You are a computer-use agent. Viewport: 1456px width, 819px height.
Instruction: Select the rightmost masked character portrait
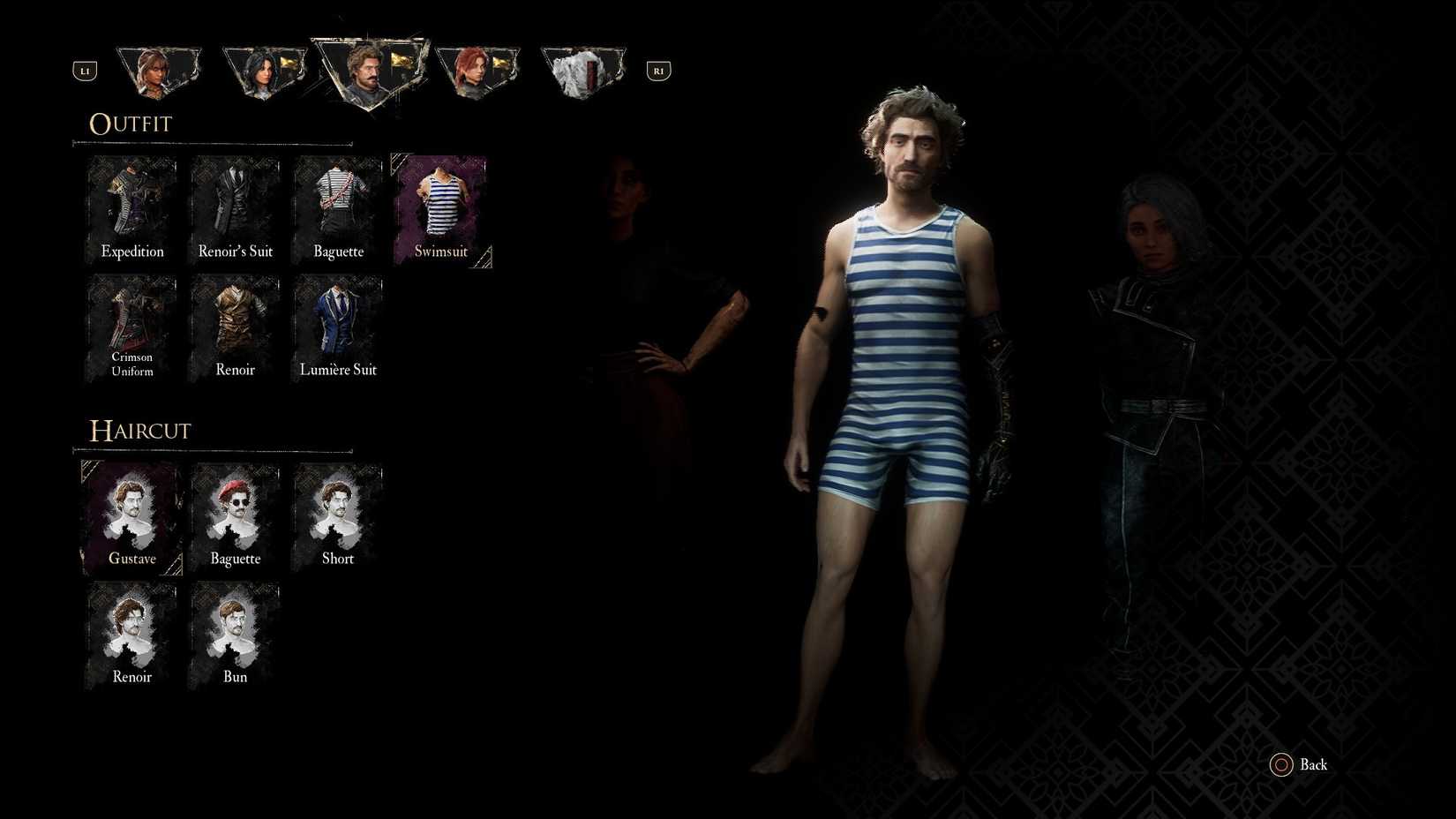582,69
